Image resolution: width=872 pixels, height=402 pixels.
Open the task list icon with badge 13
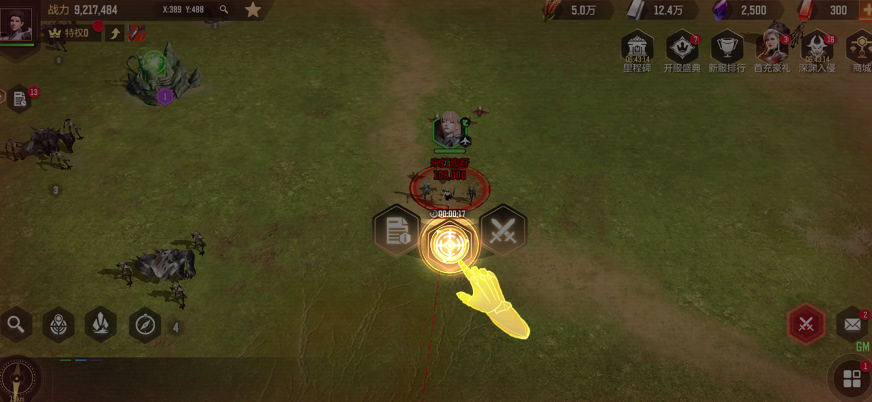tap(20, 98)
